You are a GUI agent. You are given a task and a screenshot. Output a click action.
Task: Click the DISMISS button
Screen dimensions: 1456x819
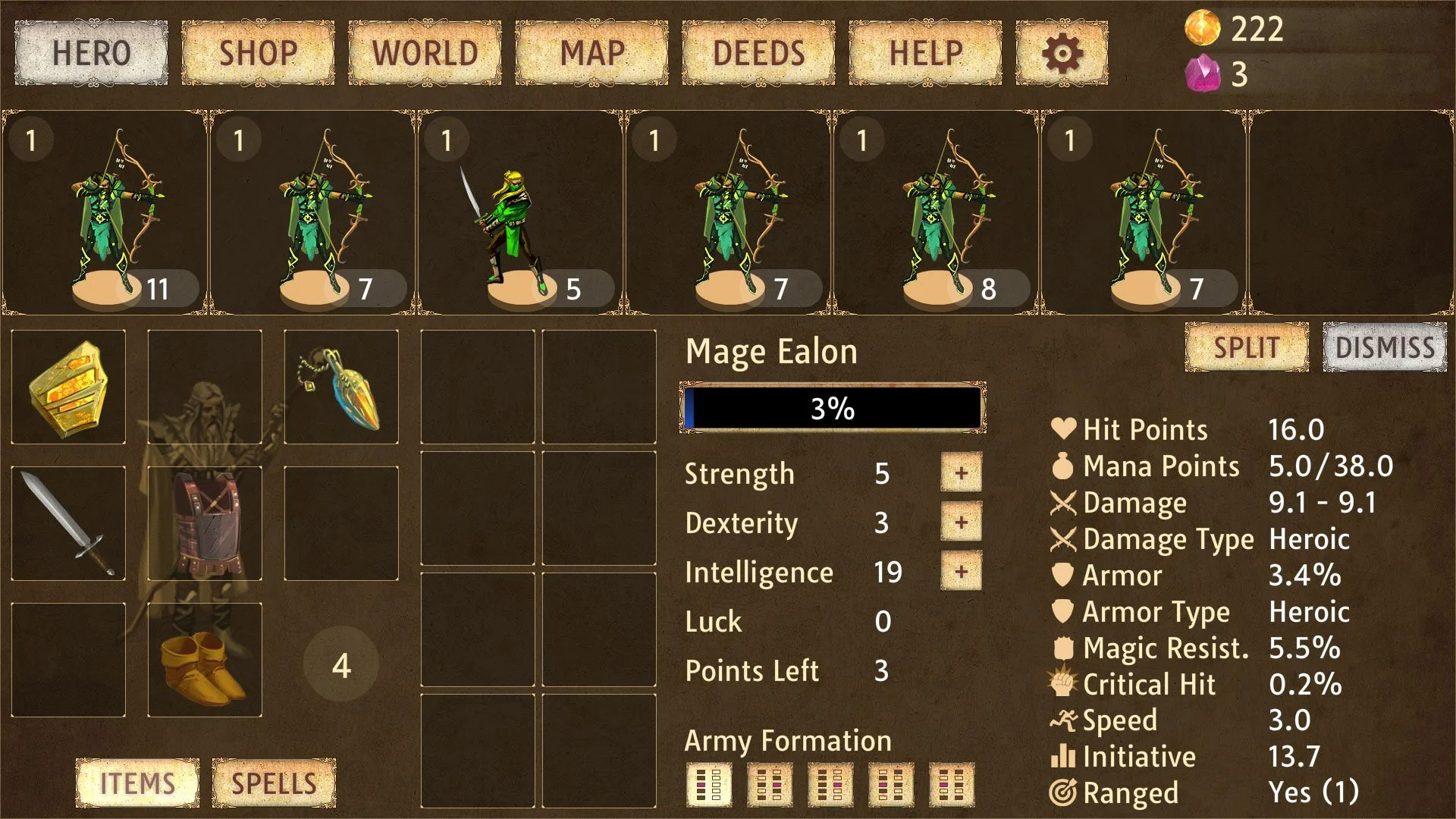tap(1385, 347)
